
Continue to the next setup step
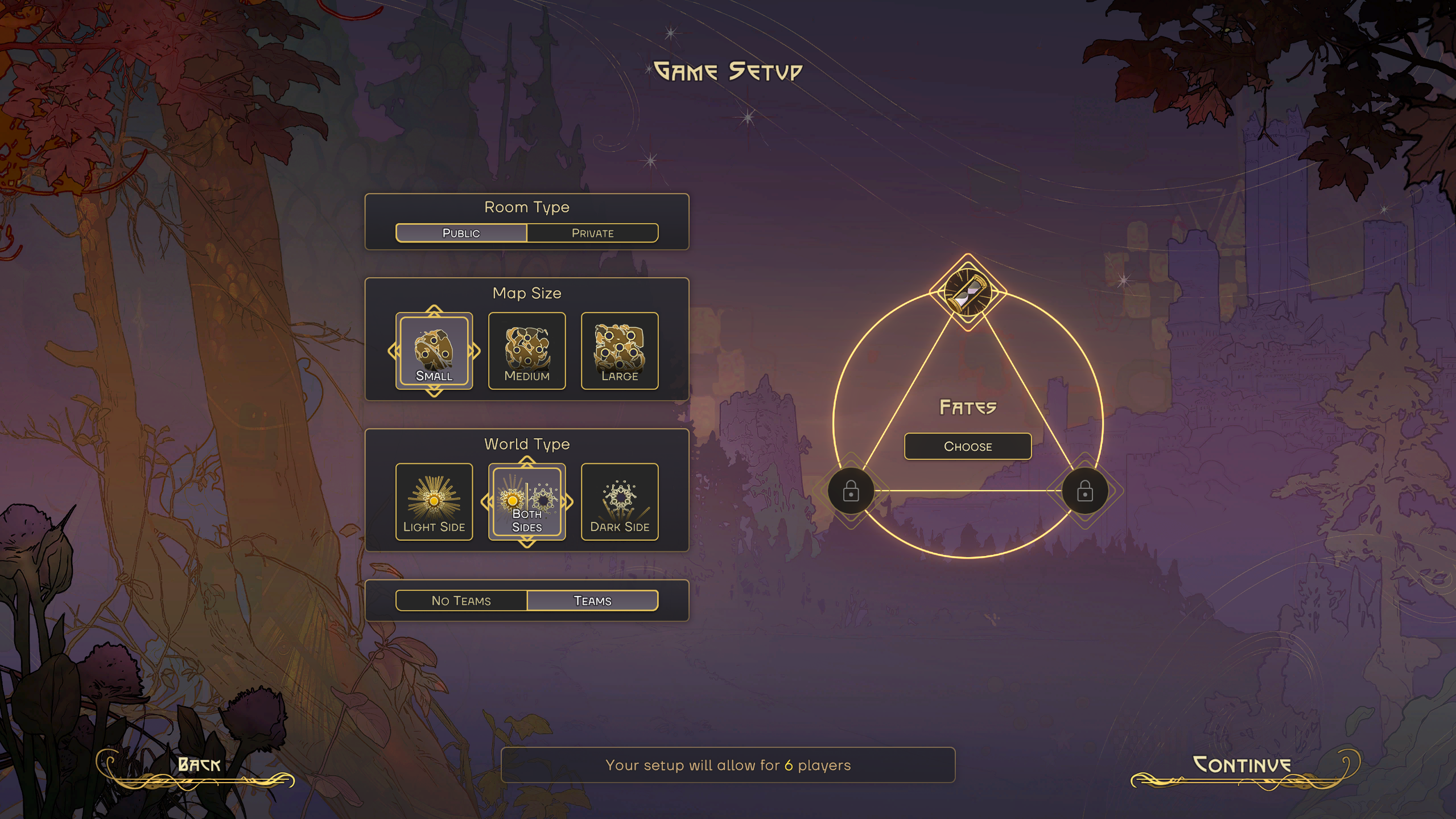click(x=1241, y=765)
